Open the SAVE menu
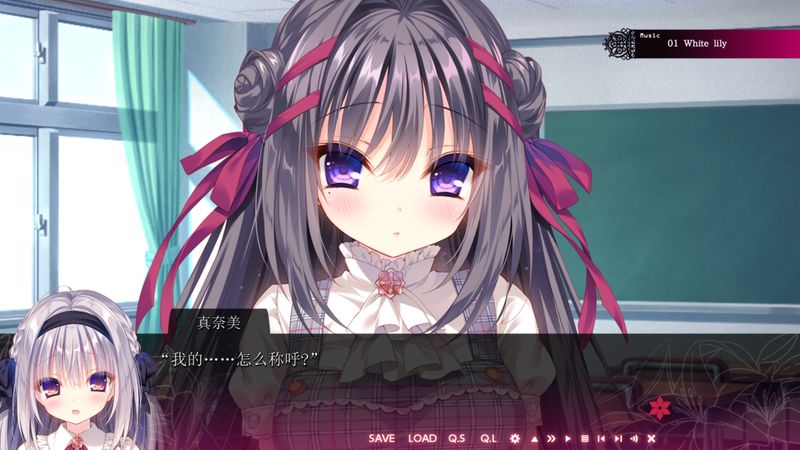The width and height of the screenshot is (800, 450). [381, 438]
